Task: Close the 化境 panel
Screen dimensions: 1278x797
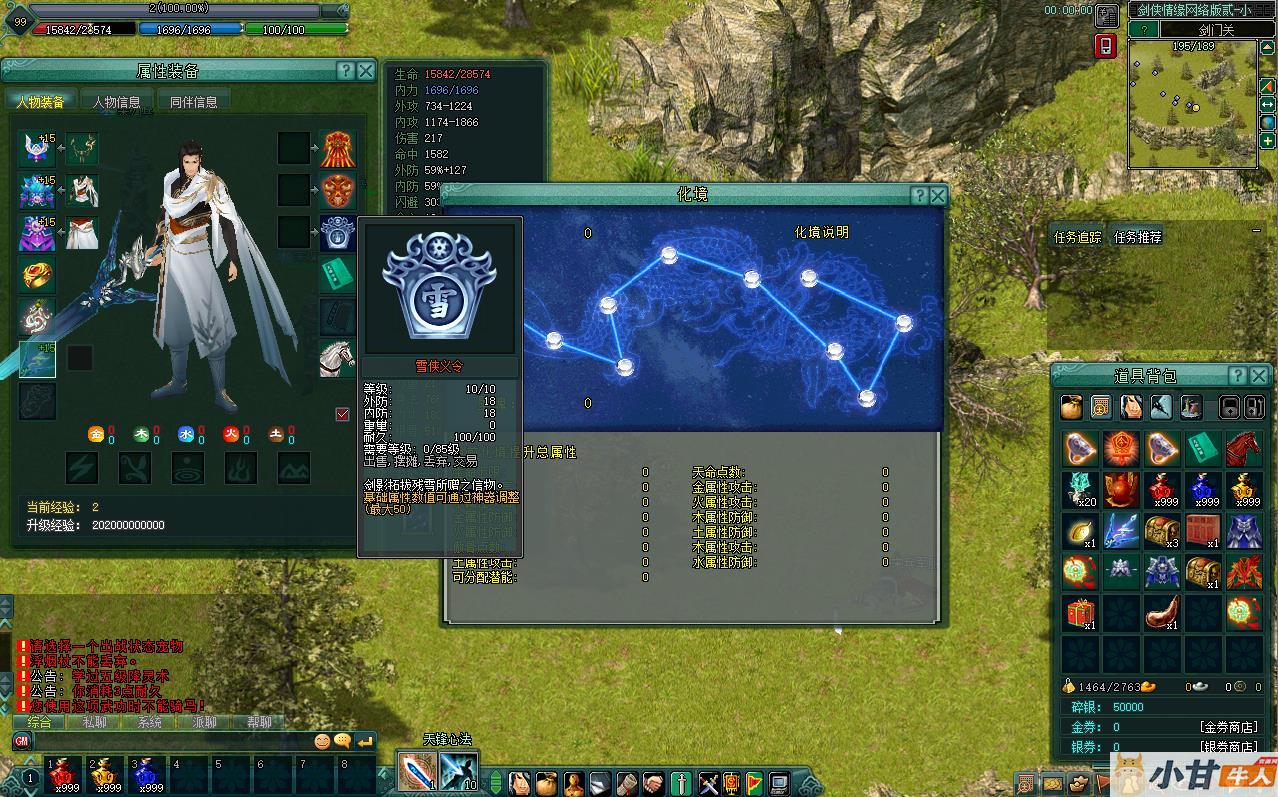Action: (938, 195)
